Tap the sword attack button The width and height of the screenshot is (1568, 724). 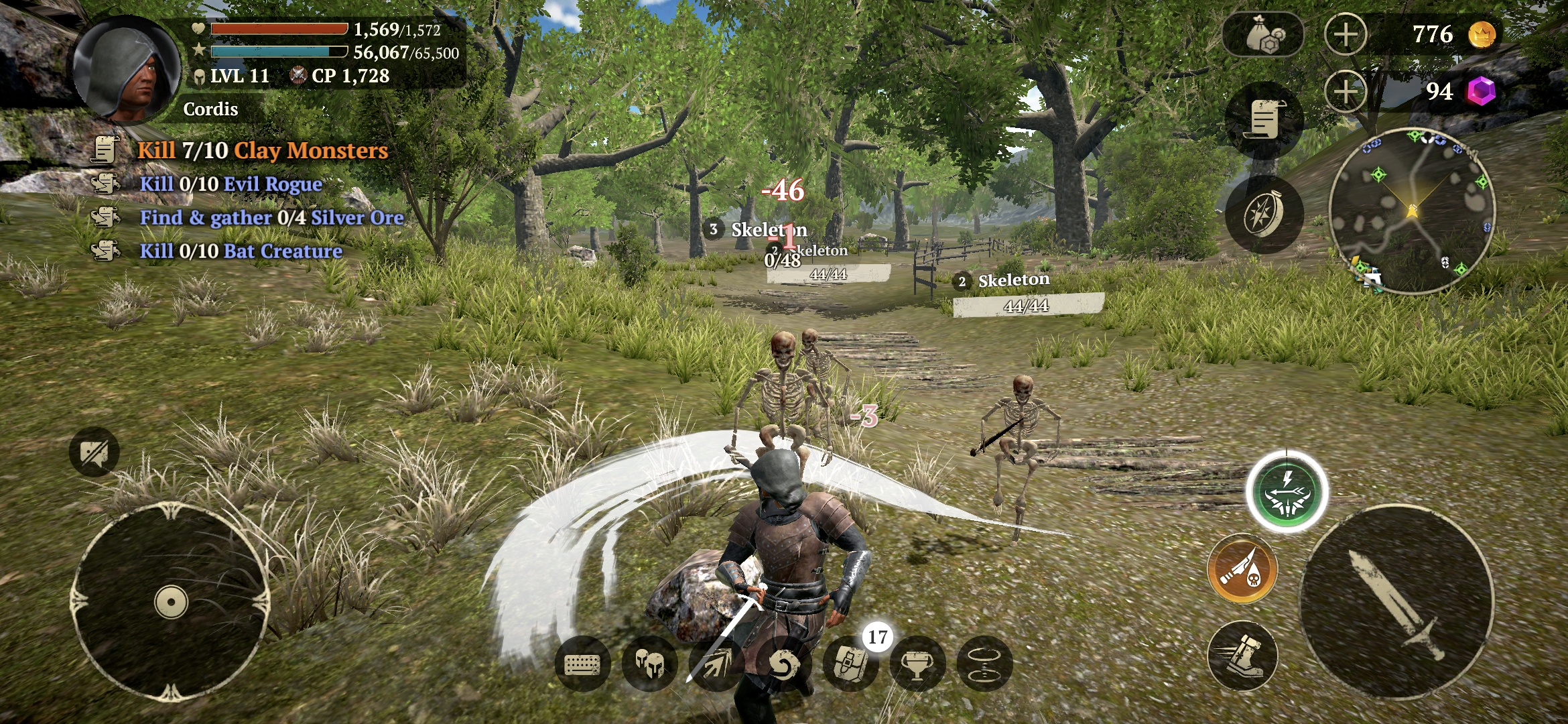point(1396,602)
